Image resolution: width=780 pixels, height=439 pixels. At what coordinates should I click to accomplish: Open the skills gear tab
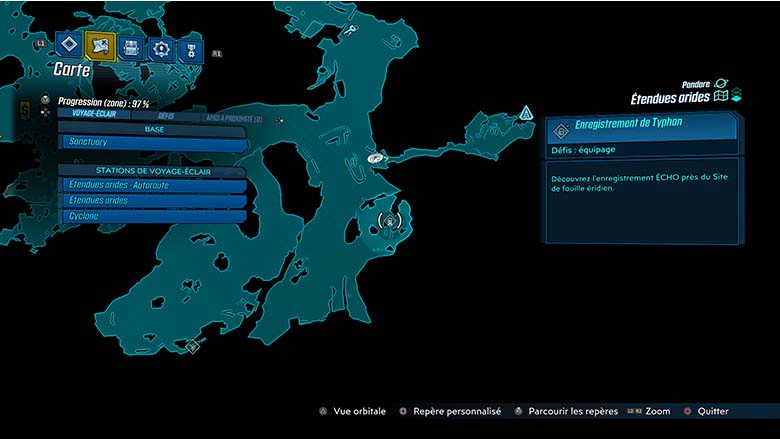pyautogui.click(x=161, y=50)
